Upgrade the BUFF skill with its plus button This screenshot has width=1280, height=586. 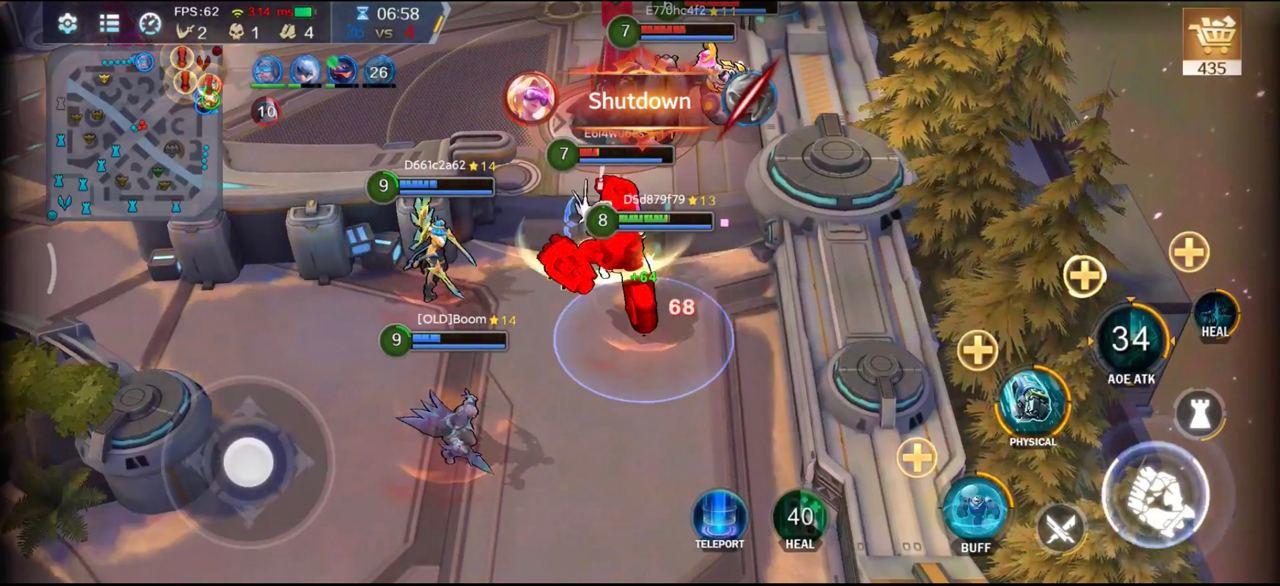tap(916, 457)
